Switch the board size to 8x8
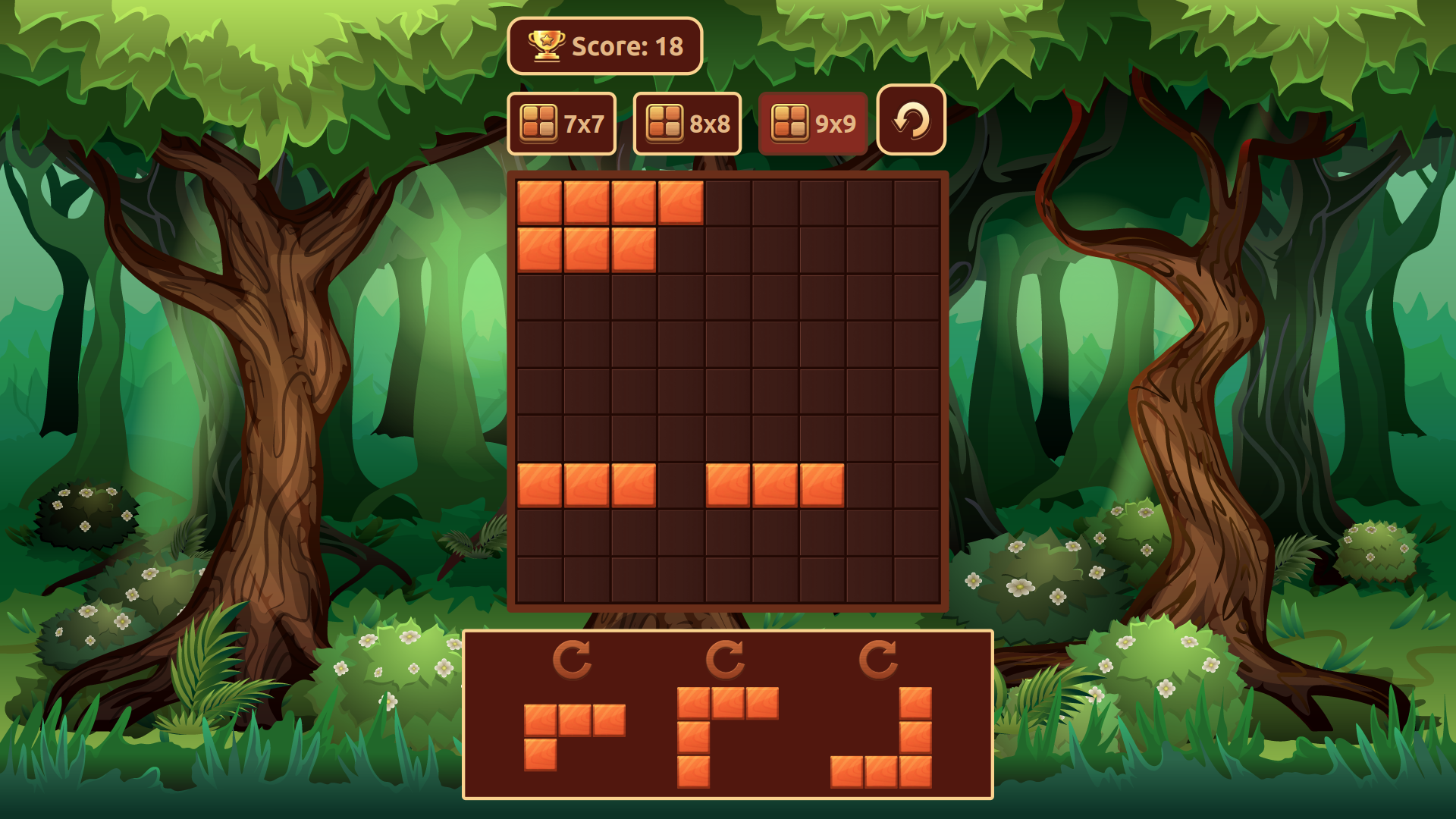This screenshot has width=1456, height=819. coord(687,121)
